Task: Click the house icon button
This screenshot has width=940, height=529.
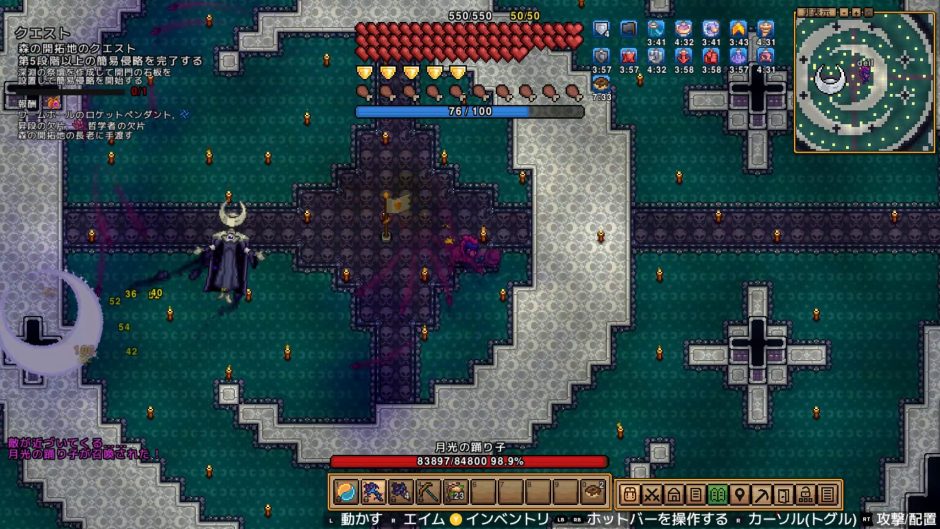Action: click(674, 494)
